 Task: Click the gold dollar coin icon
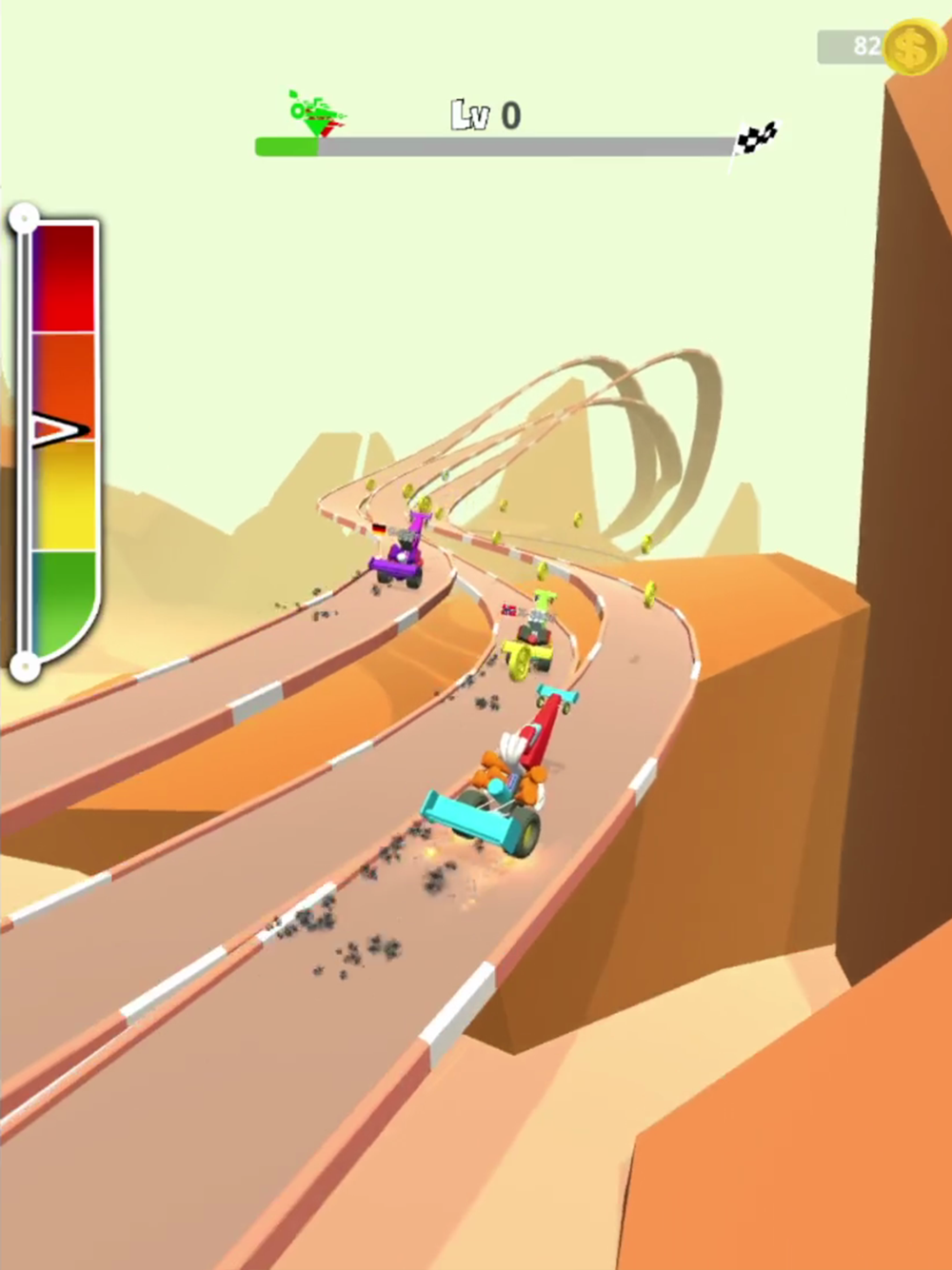(x=910, y=47)
